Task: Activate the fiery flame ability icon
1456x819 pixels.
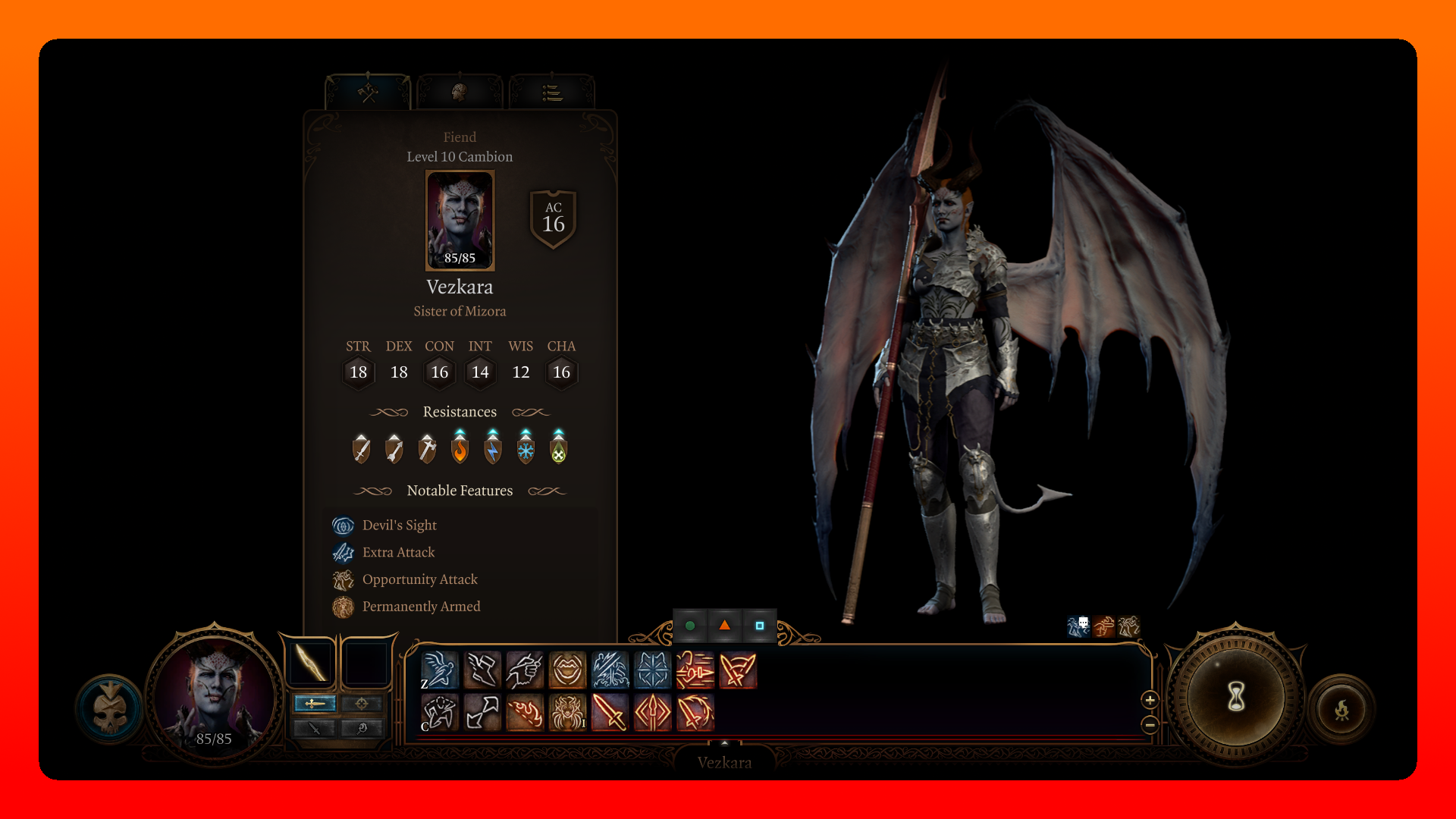Action: pos(525,713)
